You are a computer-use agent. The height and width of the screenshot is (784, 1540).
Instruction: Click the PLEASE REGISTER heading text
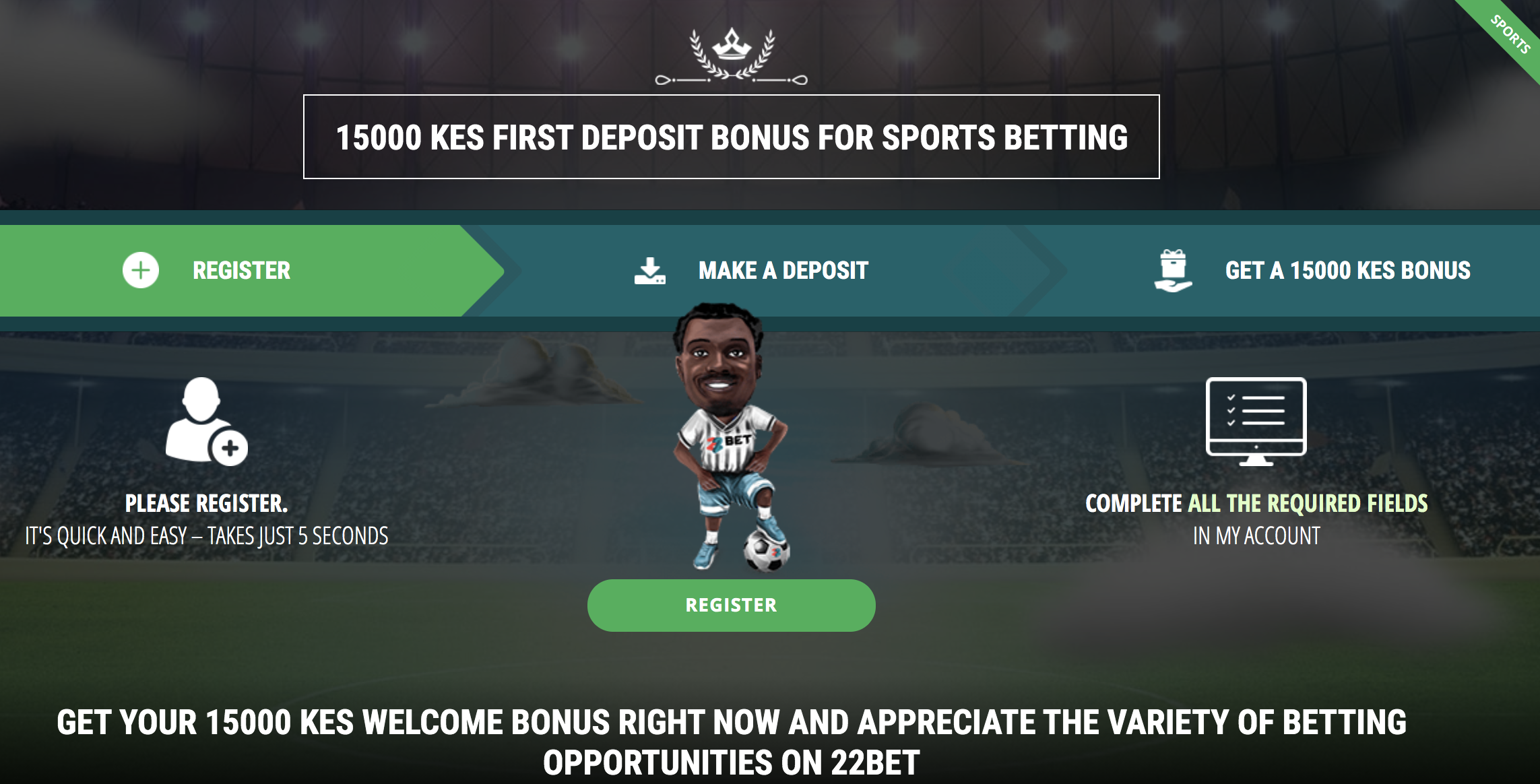tap(205, 503)
